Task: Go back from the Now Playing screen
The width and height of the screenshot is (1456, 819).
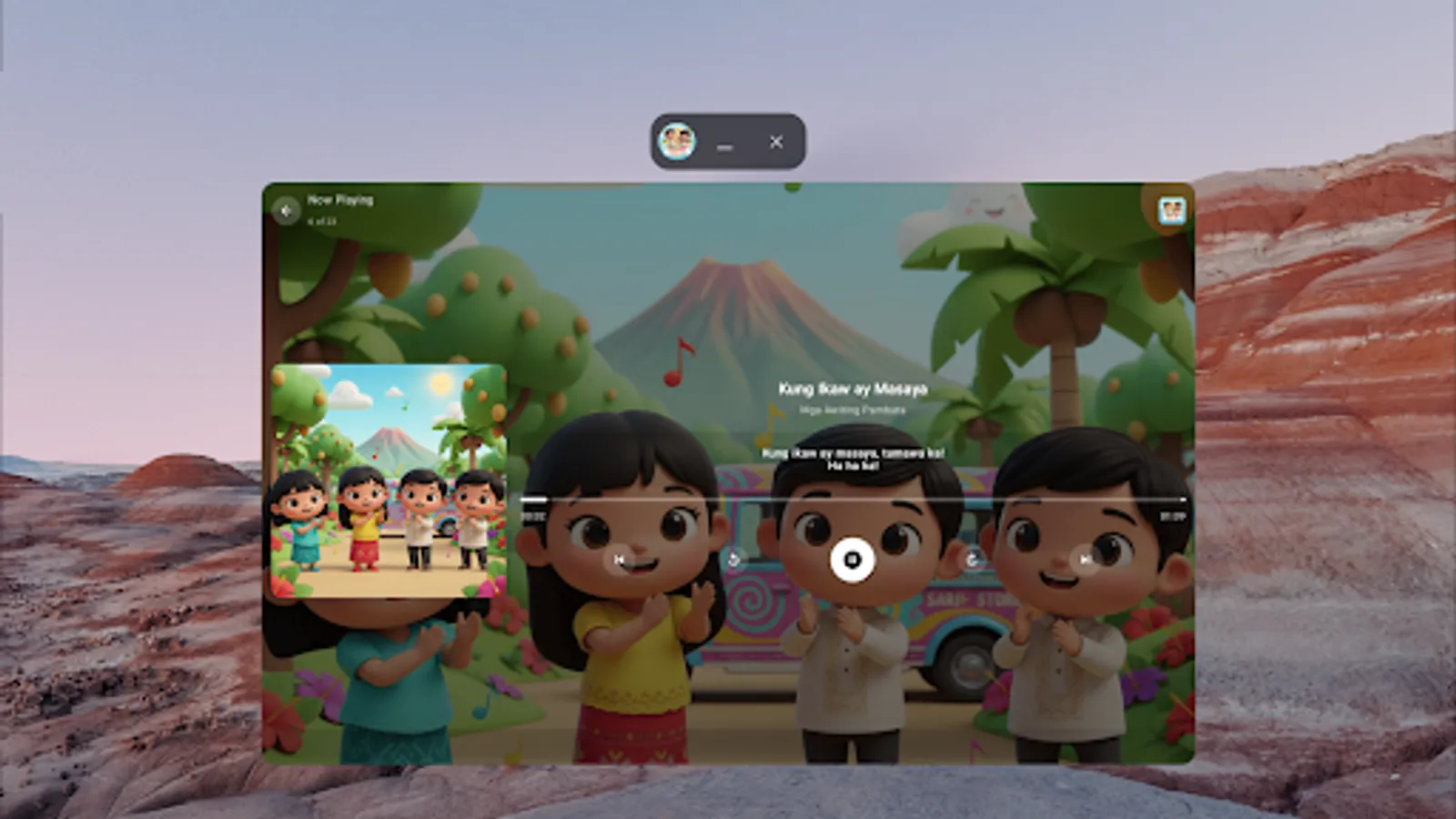Action: point(288,210)
